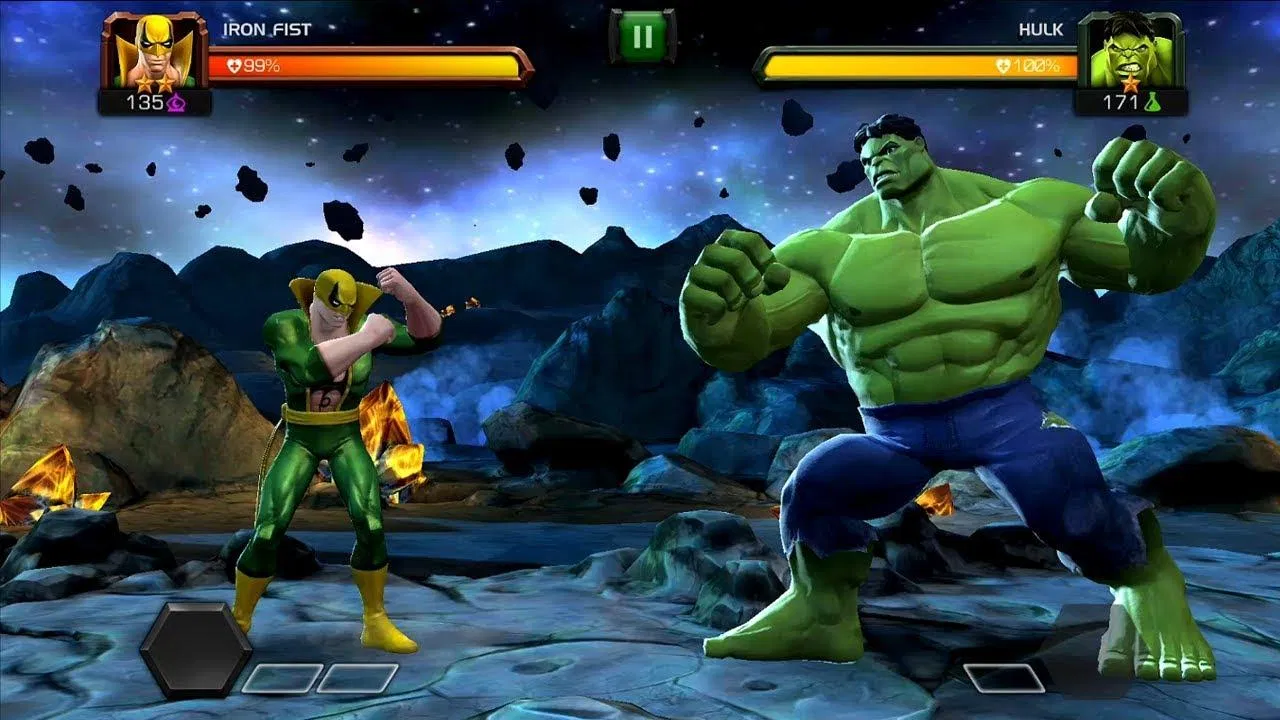Tap the purple Mystic class icon under Iron Fist
Viewport: 1280px width, 720px height.
point(176,103)
